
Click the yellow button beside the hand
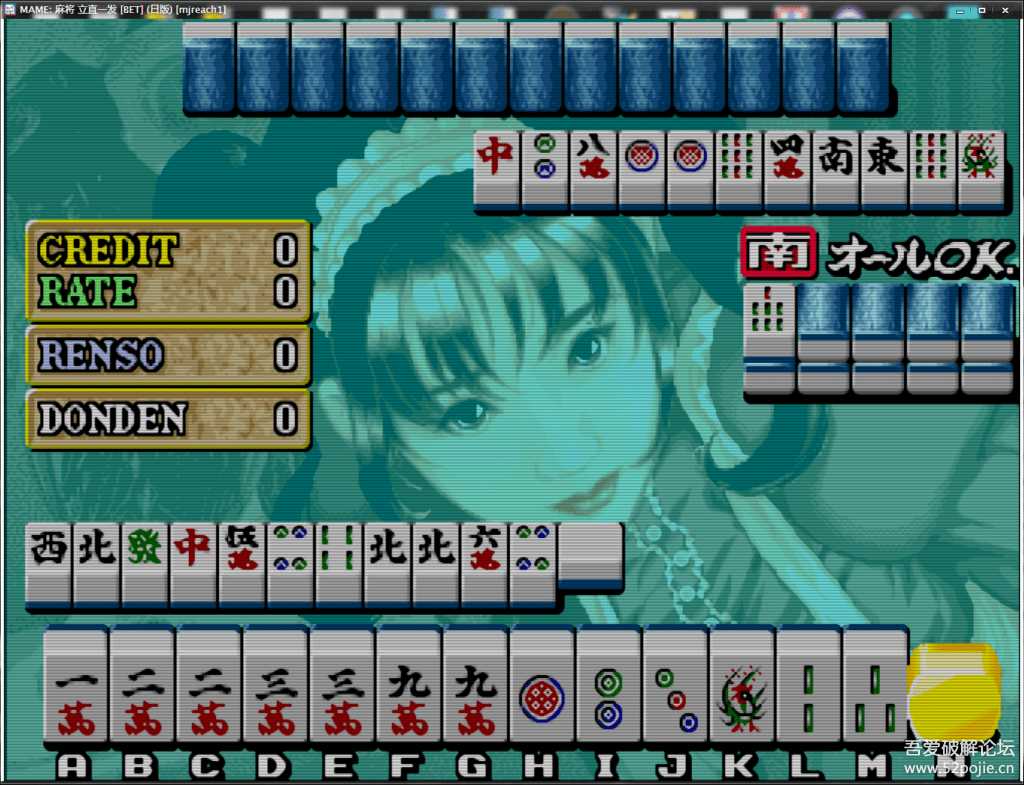[x=954, y=690]
